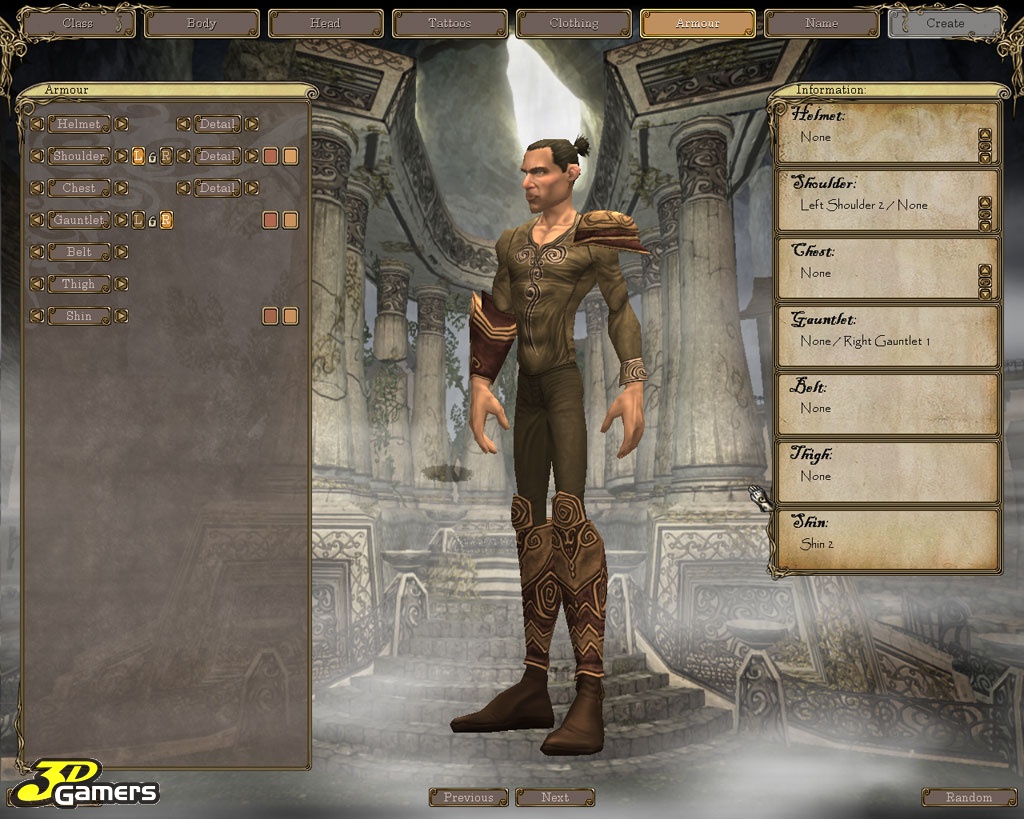
Task: Advance the Chest Detail to next option
Action: 252,188
